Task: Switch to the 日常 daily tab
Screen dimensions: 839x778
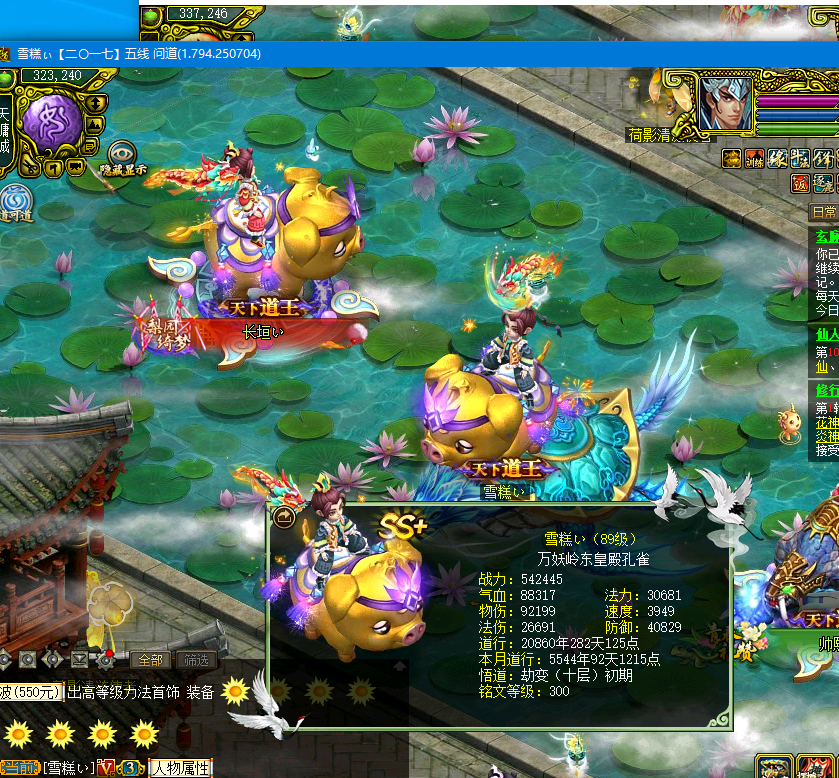Action: (824, 212)
